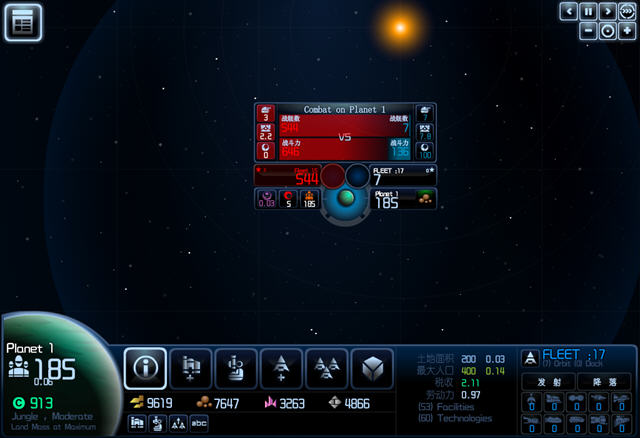
Task: Select the planet info tab
Action: (x=145, y=369)
